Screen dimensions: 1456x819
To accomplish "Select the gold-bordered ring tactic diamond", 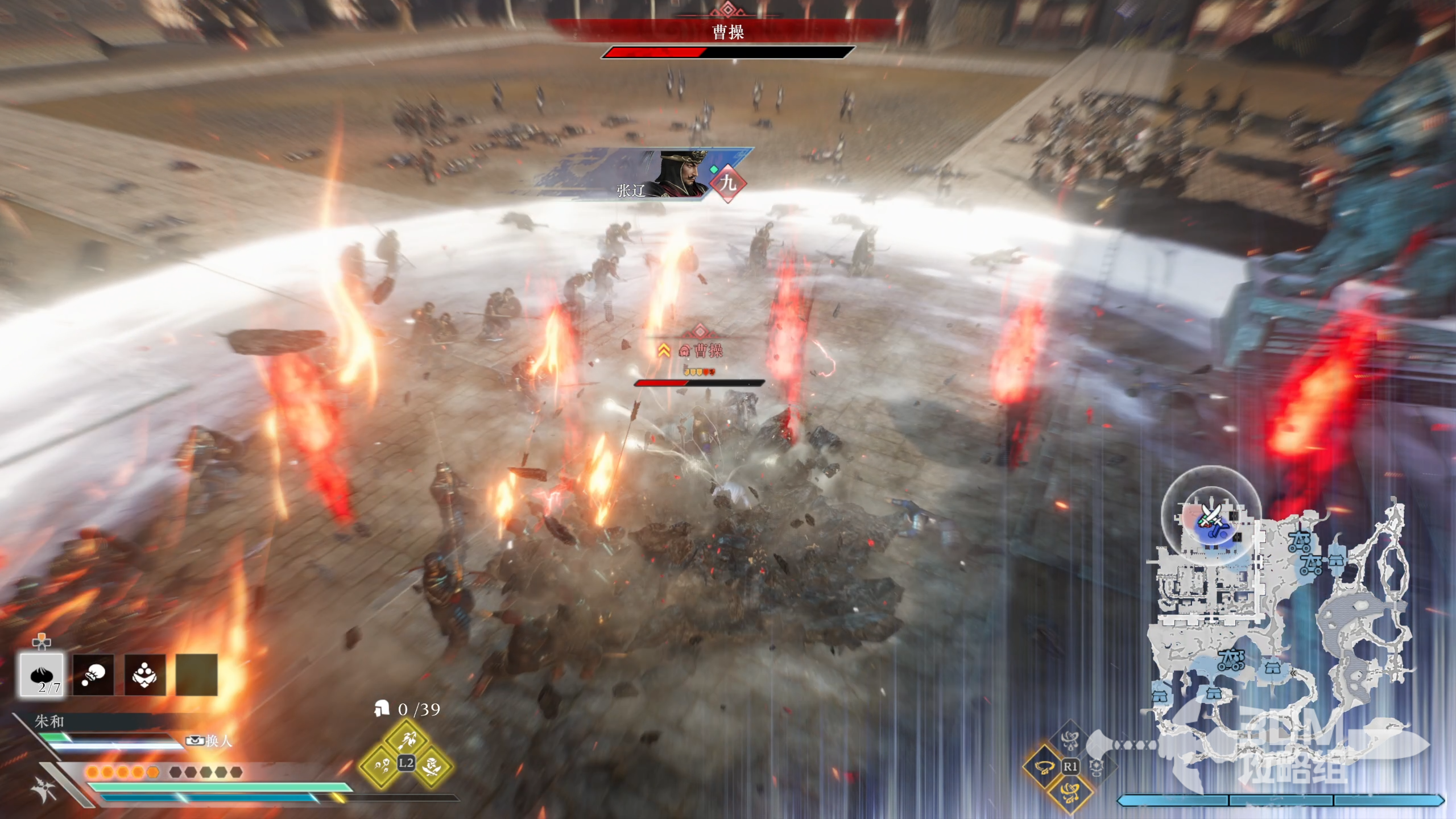I will (x=1044, y=767).
